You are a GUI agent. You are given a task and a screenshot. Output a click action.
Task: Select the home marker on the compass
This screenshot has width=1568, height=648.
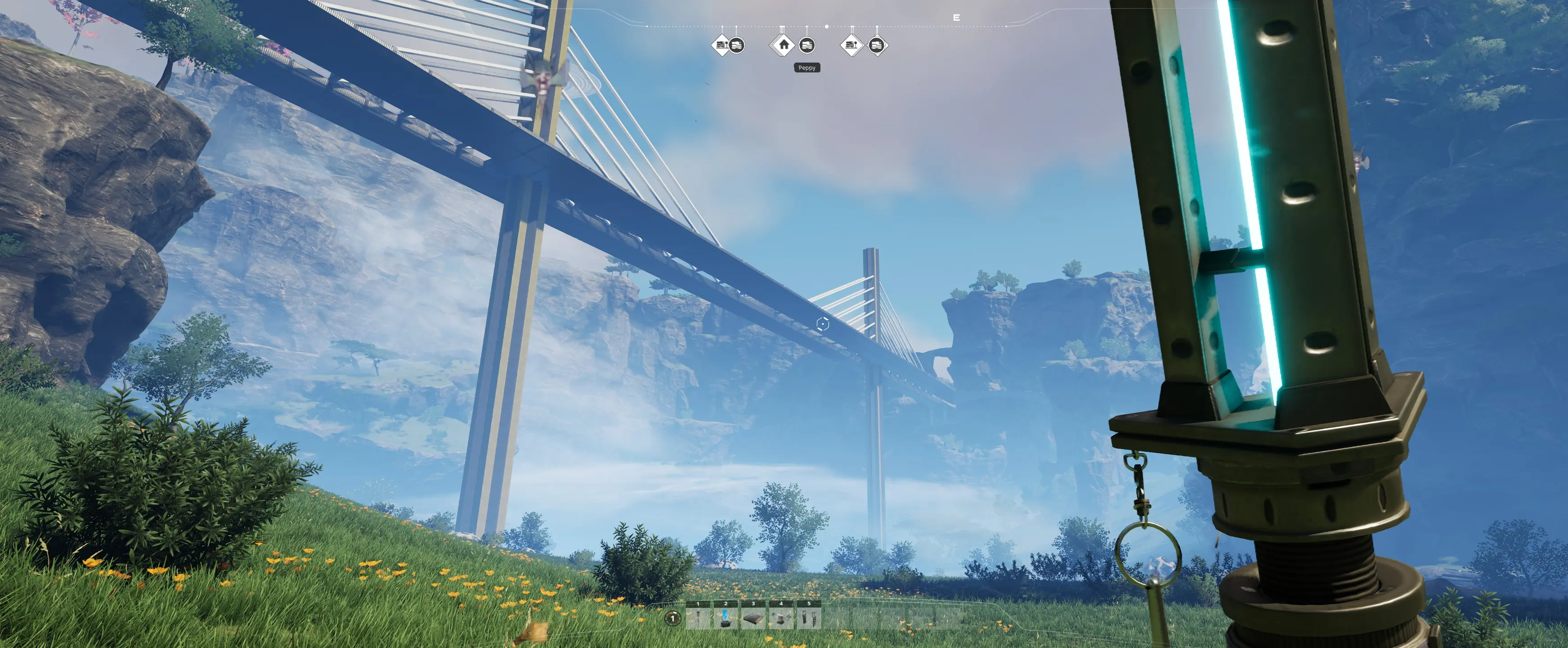click(x=784, y=45)
